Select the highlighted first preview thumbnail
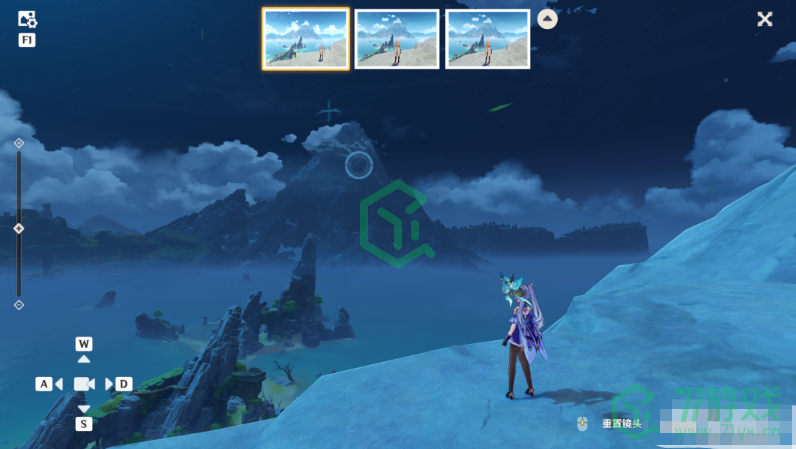 pyautogui.click(x=306, y=39)
